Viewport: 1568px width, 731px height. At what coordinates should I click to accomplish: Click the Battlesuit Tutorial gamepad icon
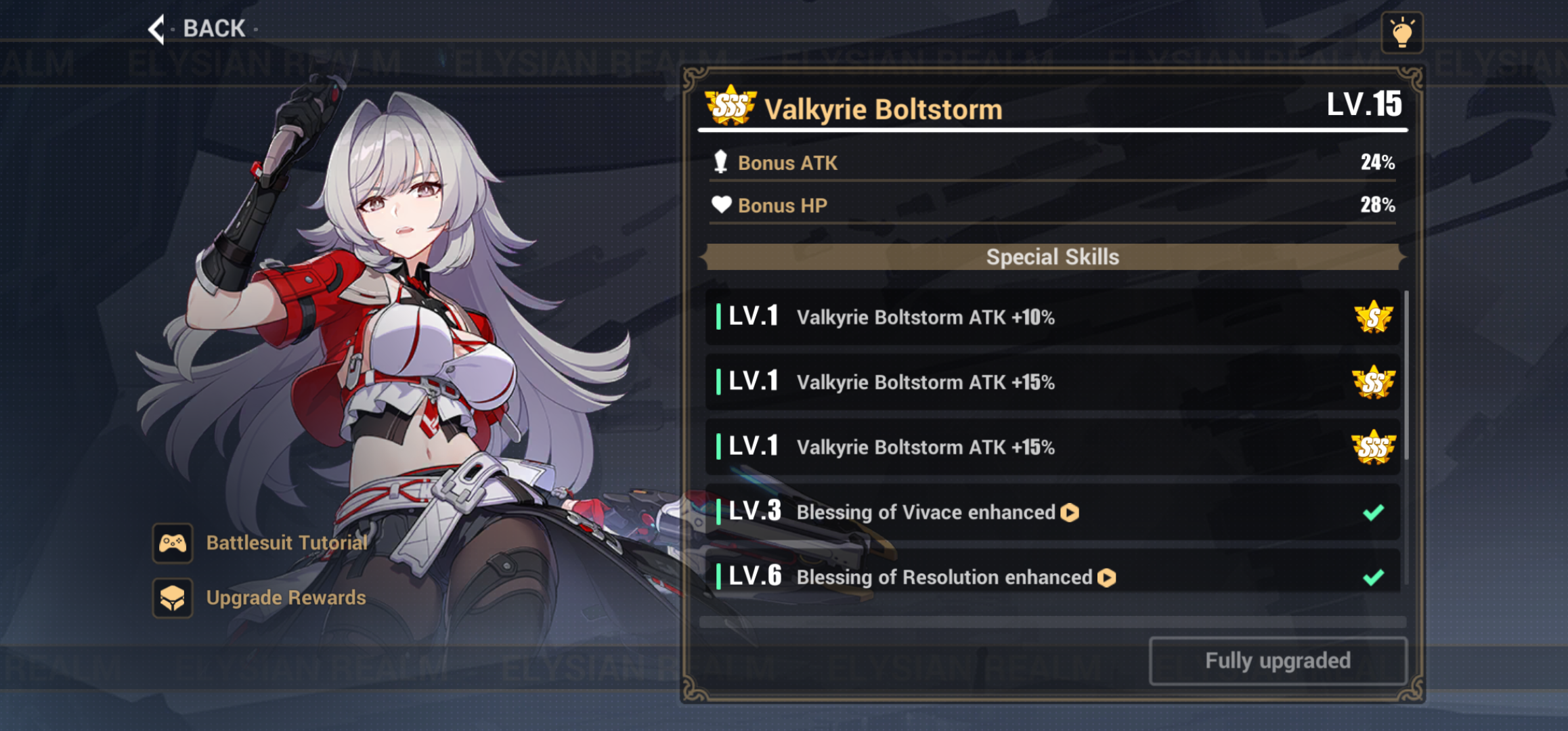(173, 543)
